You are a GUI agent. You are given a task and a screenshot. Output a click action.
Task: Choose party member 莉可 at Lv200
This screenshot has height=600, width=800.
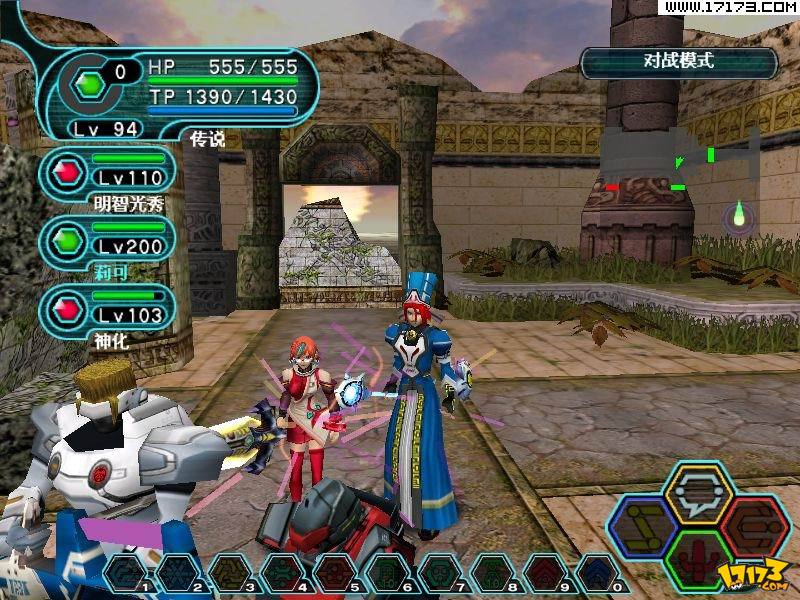pyautogui.click(x=108, y=241)
